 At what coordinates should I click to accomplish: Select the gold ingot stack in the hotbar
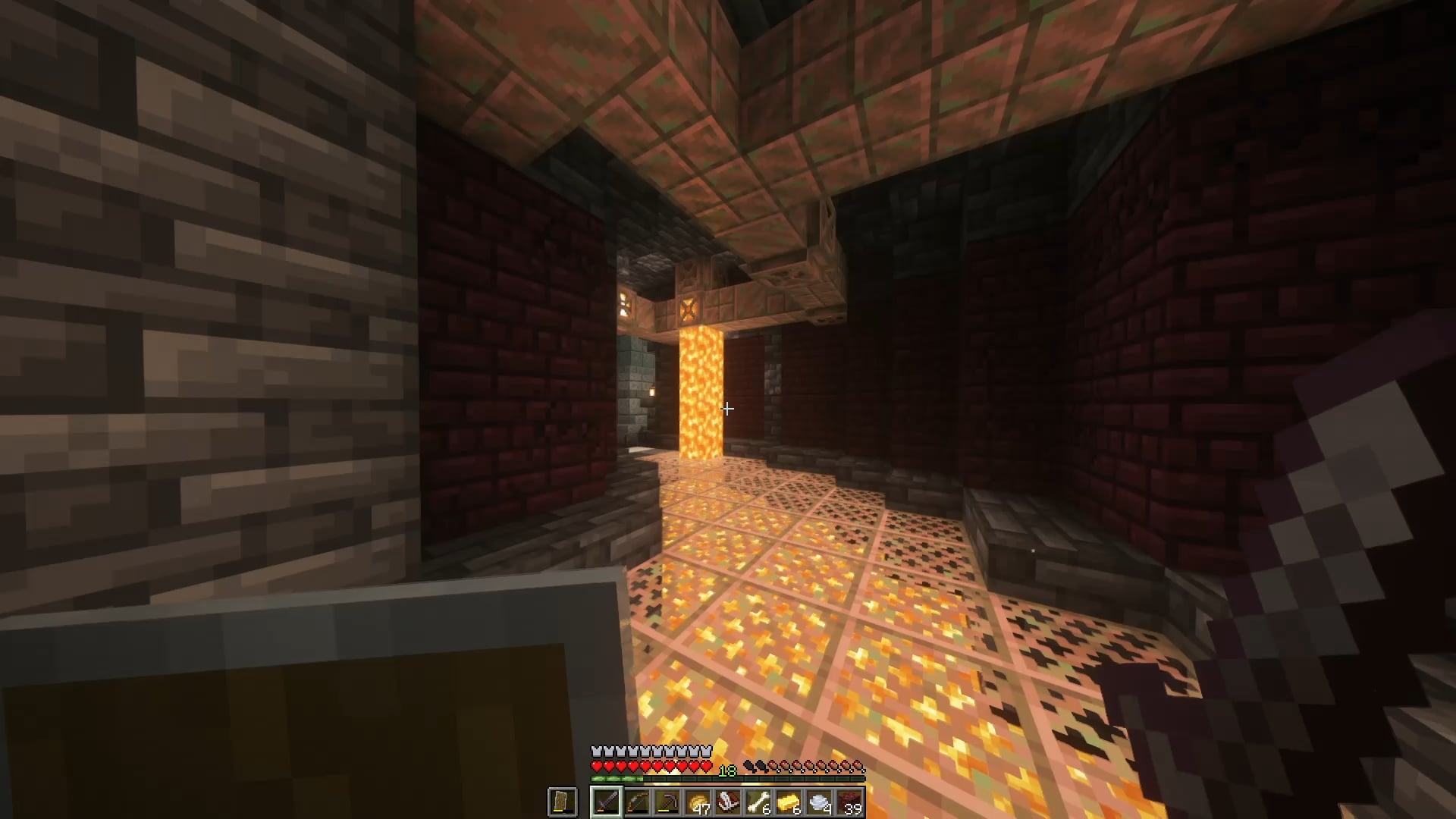pyautogui.click(x=789, y=800)
